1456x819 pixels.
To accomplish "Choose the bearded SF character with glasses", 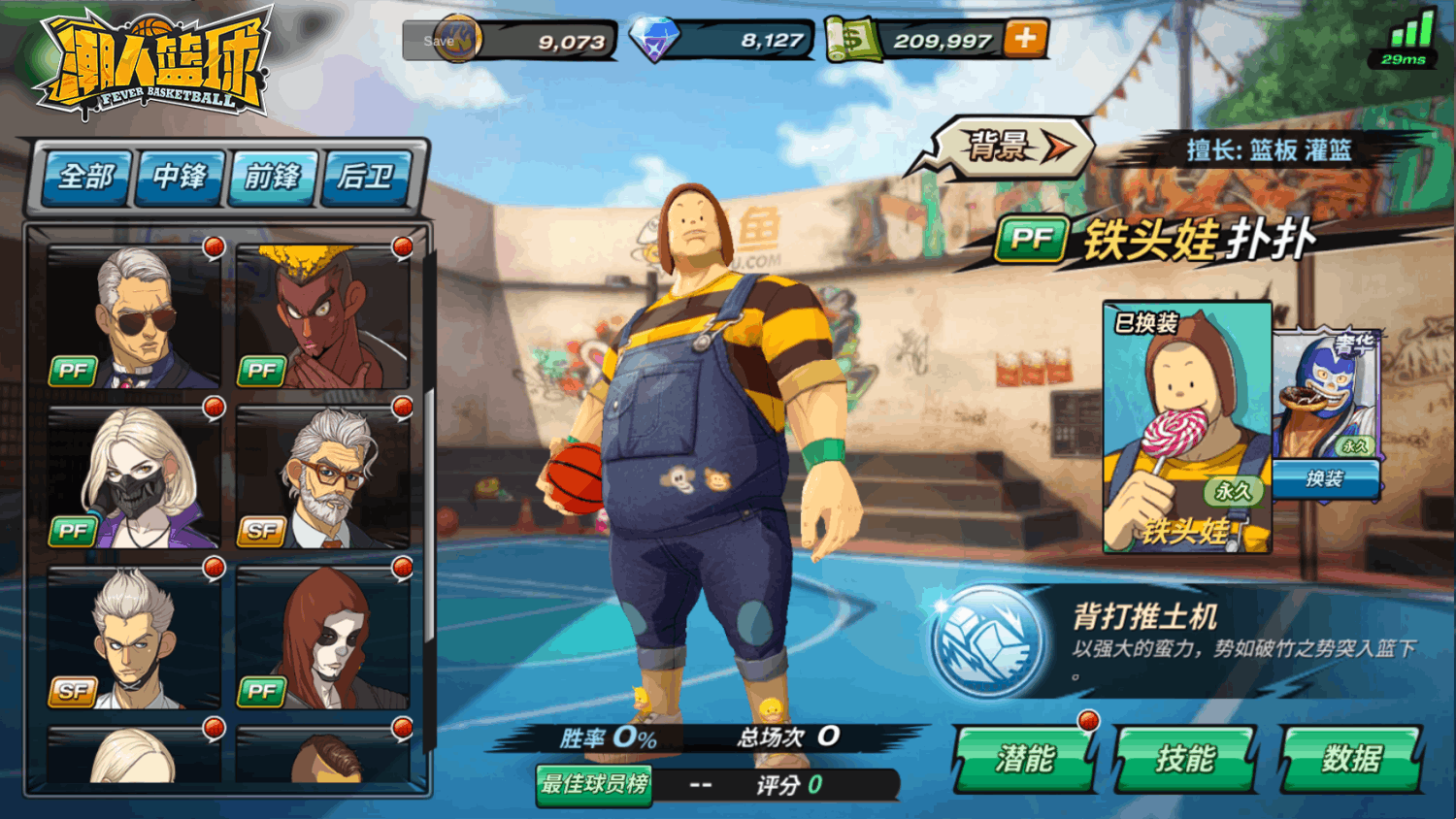I will coord(322,477).
